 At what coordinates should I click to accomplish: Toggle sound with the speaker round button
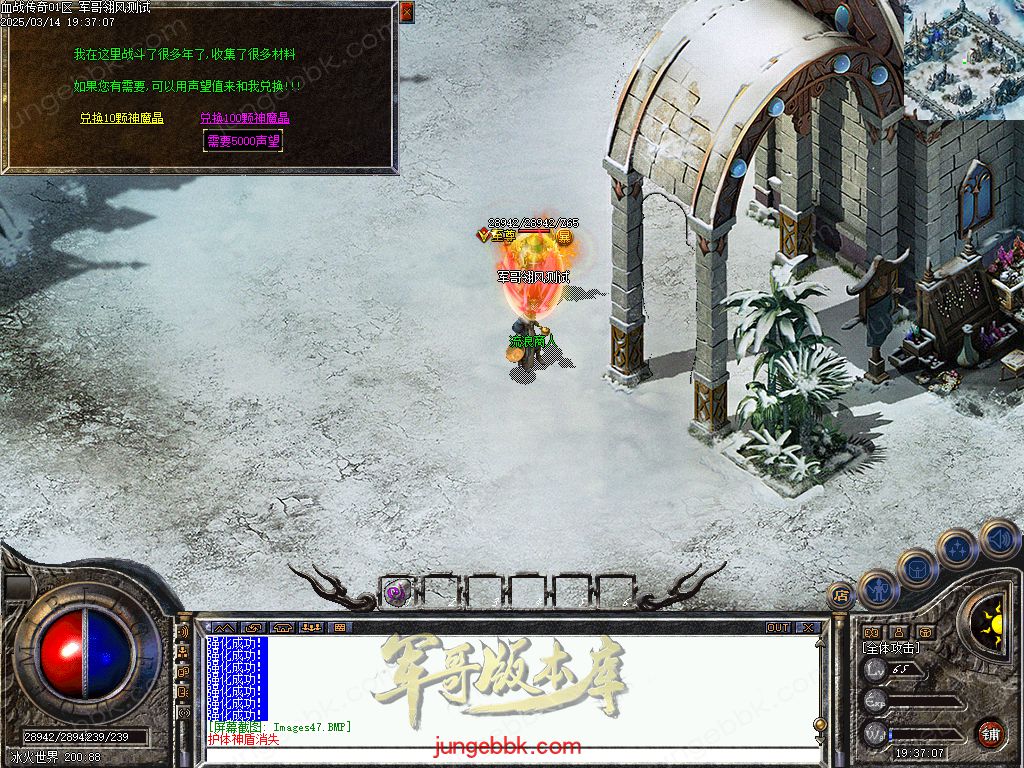click(998, 539)
